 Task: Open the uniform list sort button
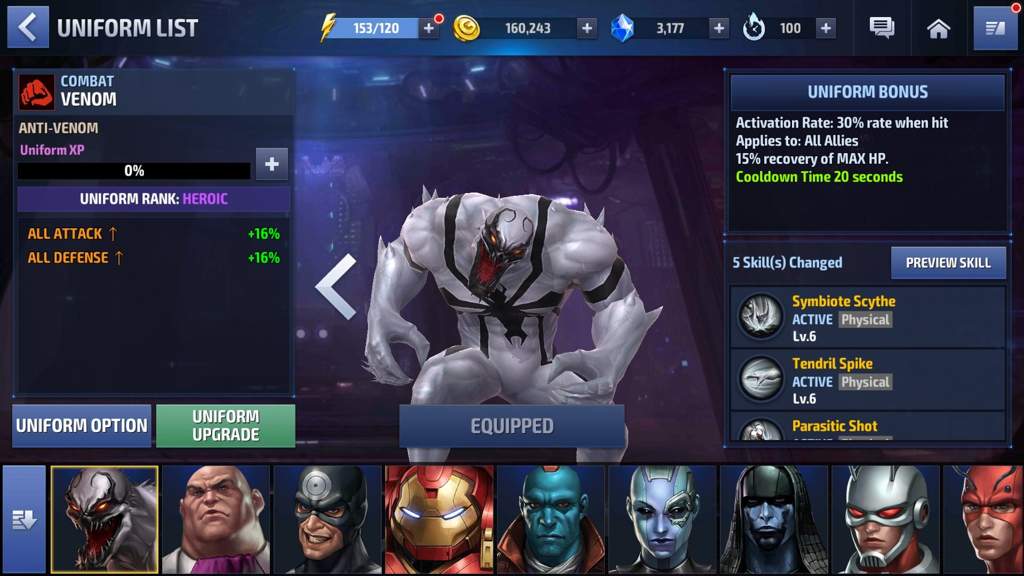(24, 518)
